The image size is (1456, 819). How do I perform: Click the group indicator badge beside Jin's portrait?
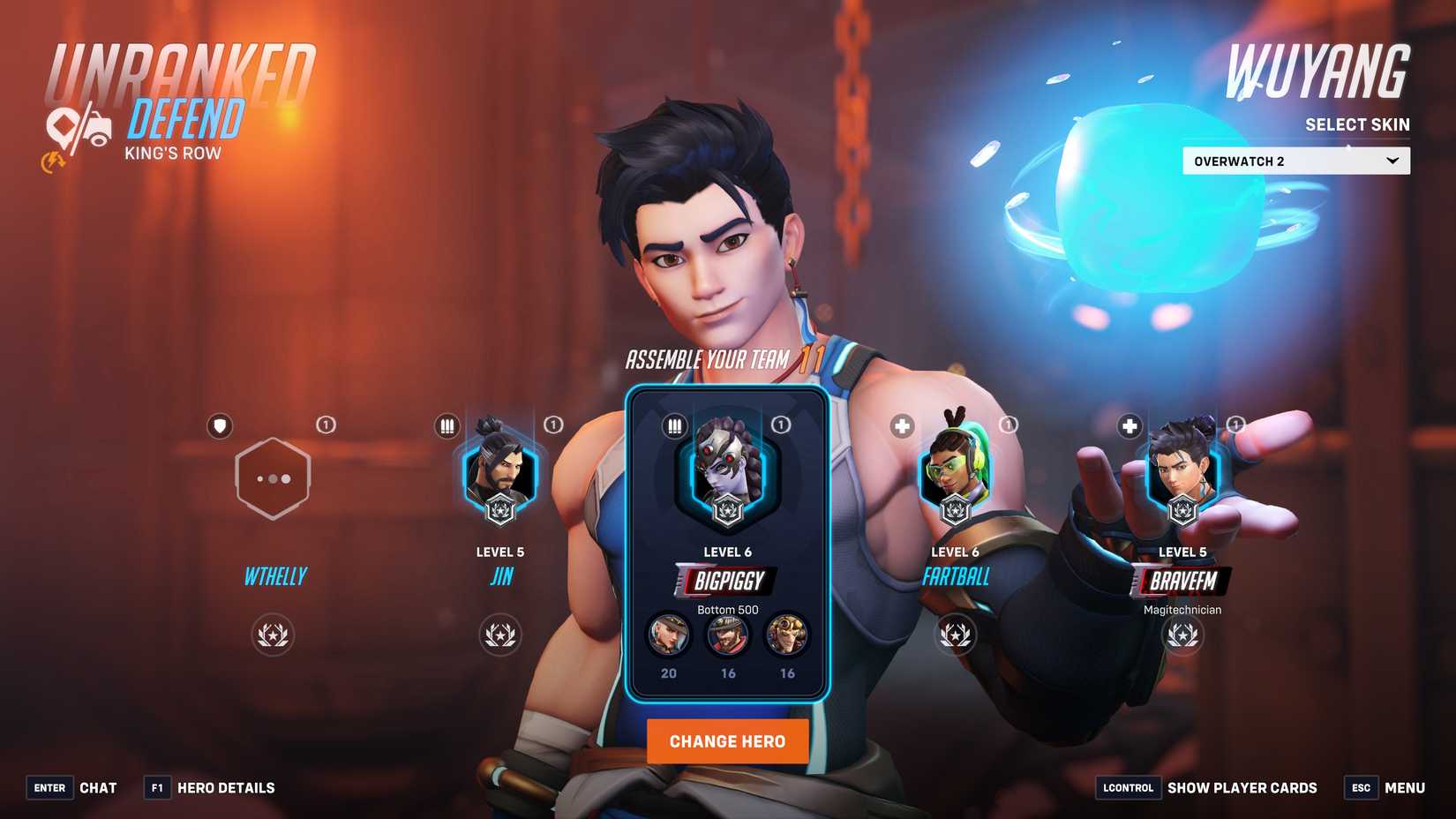tap(554, 425)
